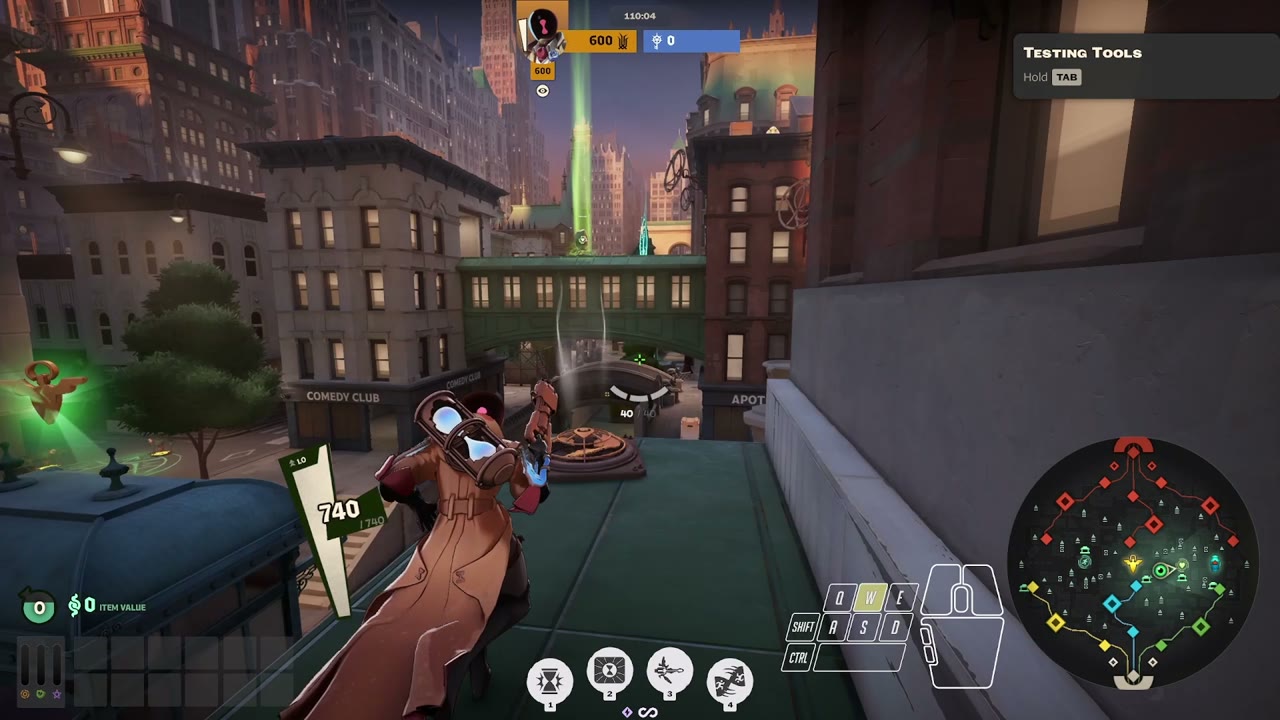Select the green vitality flex slot icon

point(40,694)
